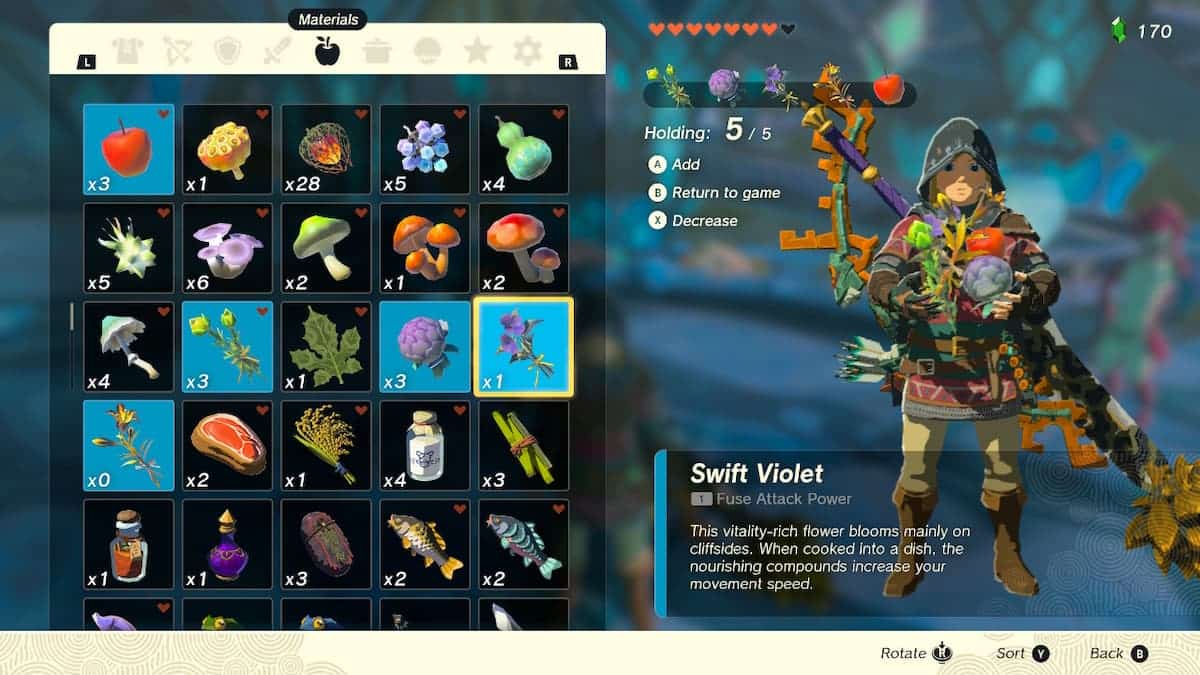Screen dimensions: 1200x675
Task: Choose the wheat bundle slot
Action: pos(326,445)
